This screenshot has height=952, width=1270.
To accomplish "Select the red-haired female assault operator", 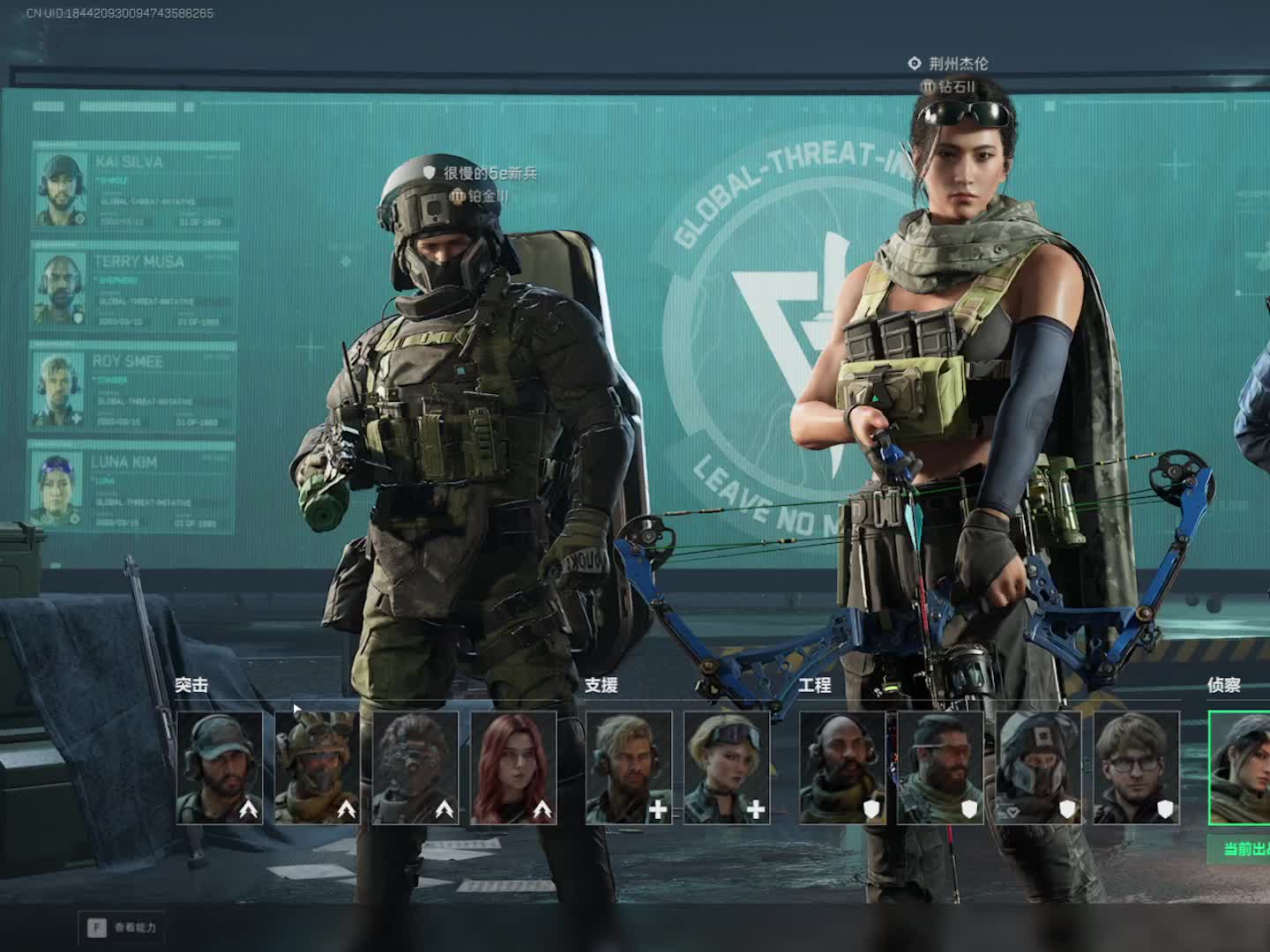I will 513,767.
